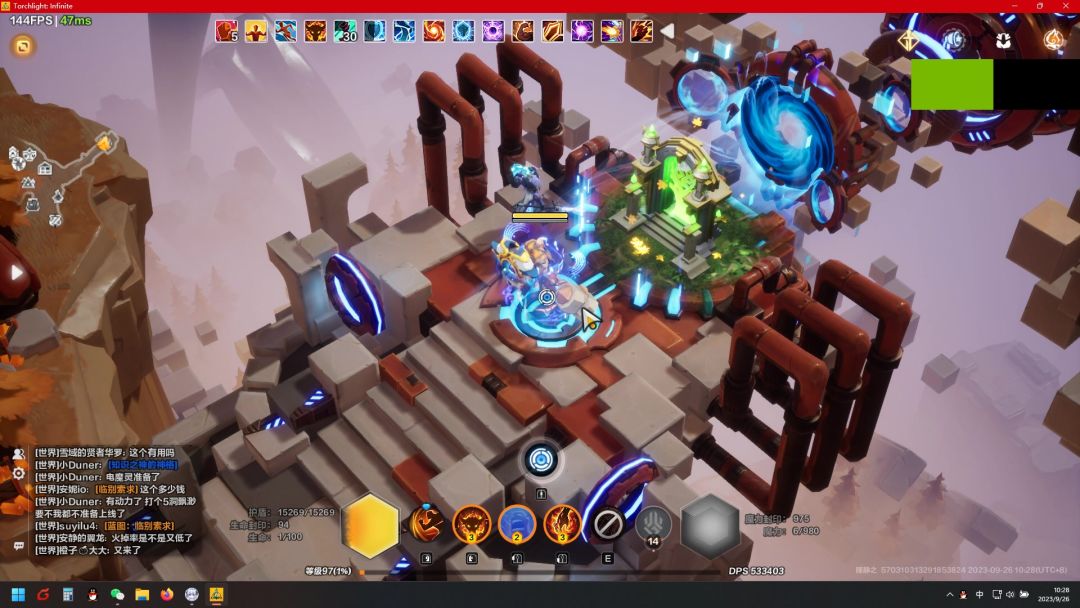The width and height of the screenshot is (1080, 608).
Task: Collapse the buff icon row with the white arrow
Action: (x=666, y=31)
